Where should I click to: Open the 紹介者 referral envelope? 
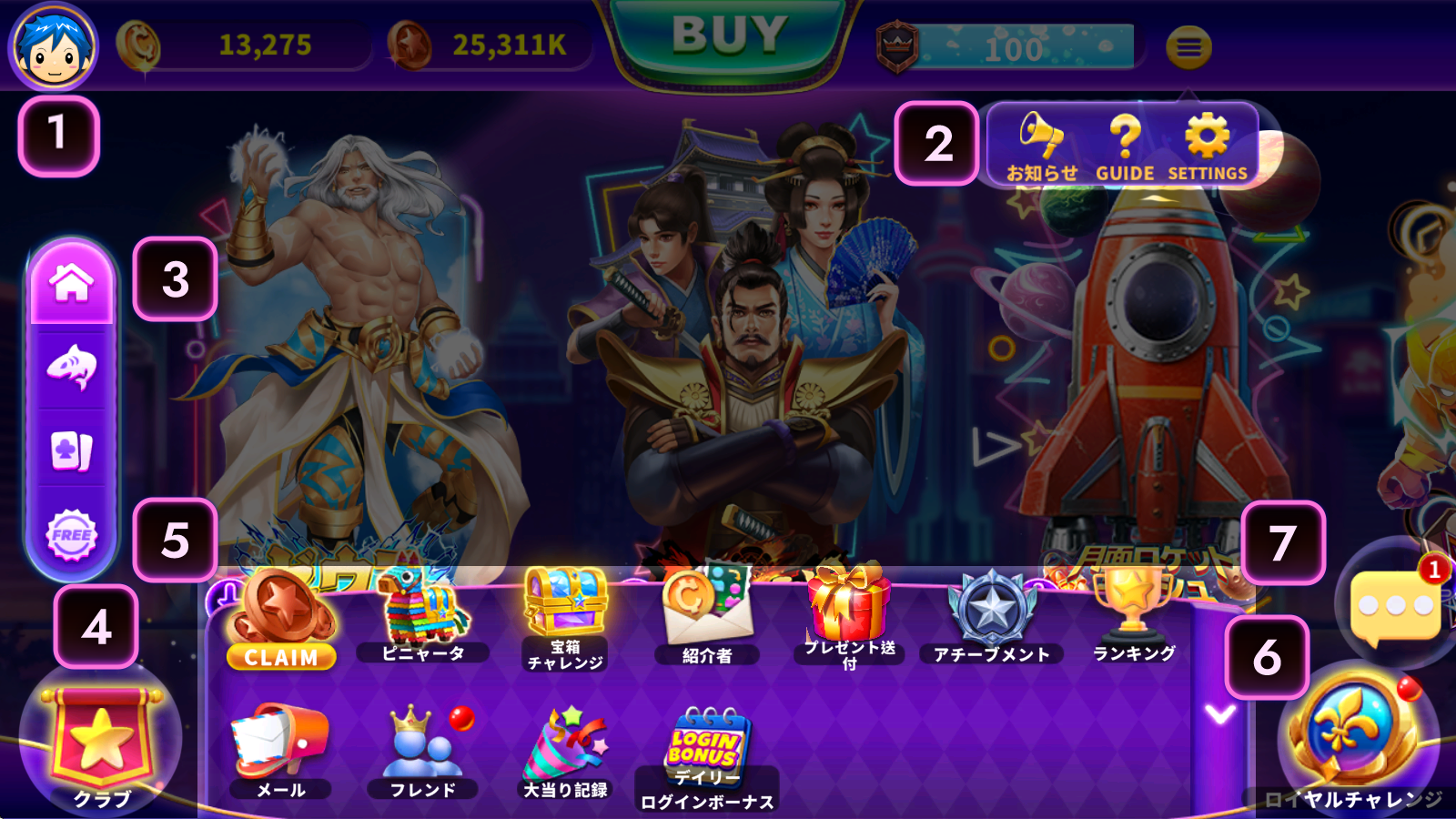tap(707, 615)
